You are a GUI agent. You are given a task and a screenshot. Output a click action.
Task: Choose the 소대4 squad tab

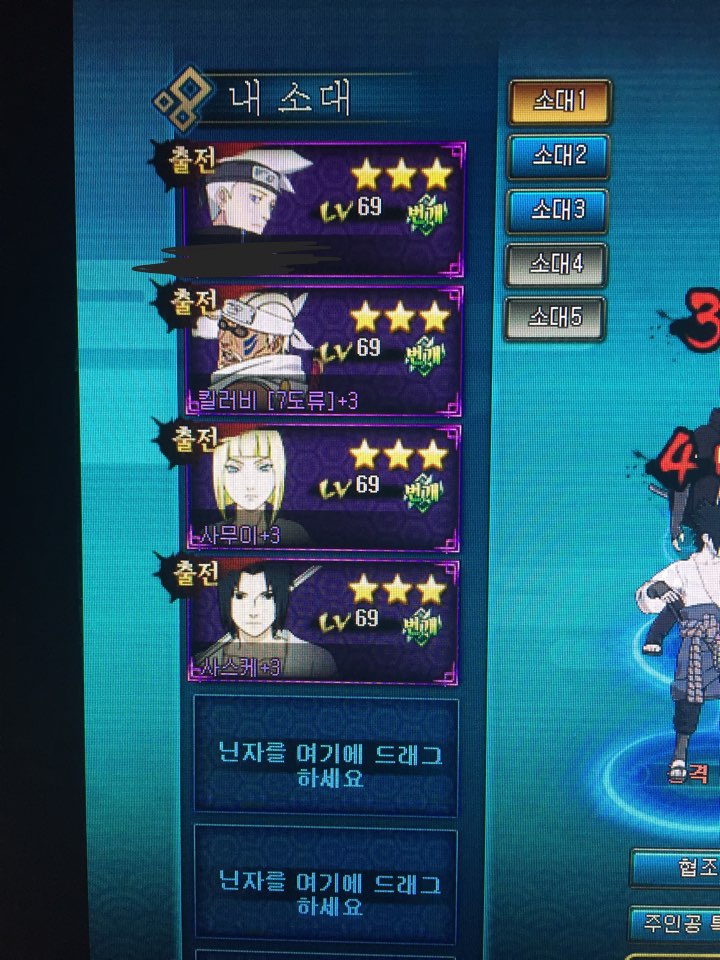pos(556,265)
